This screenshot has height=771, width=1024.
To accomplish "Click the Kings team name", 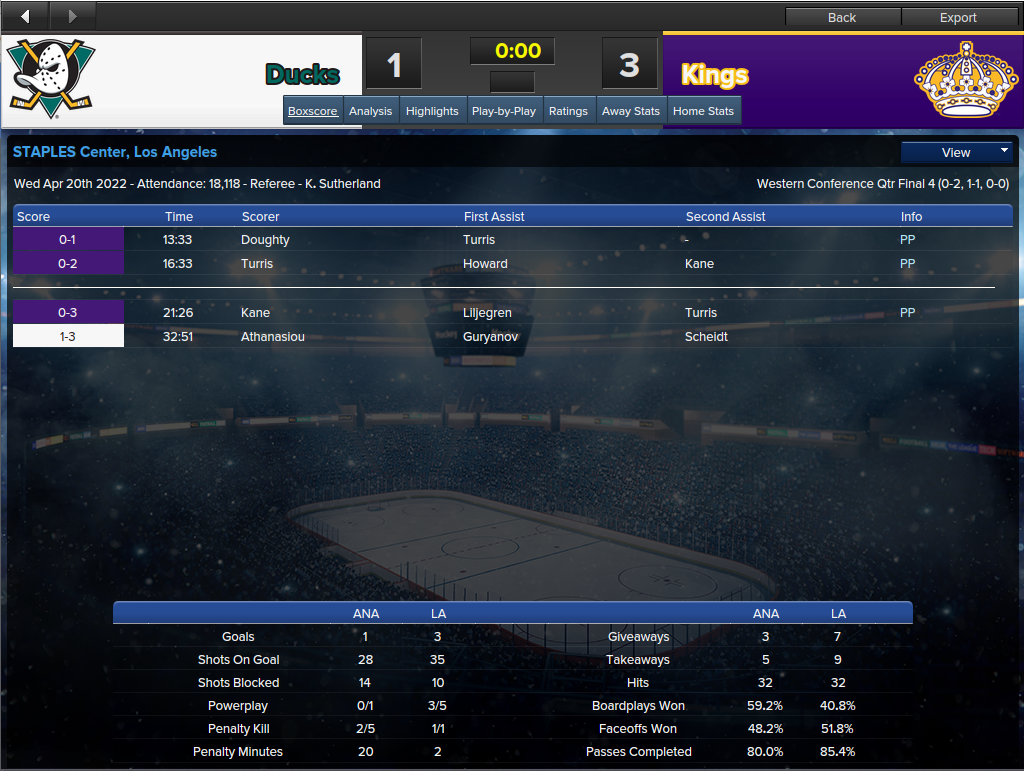I will tap(715, 75).
